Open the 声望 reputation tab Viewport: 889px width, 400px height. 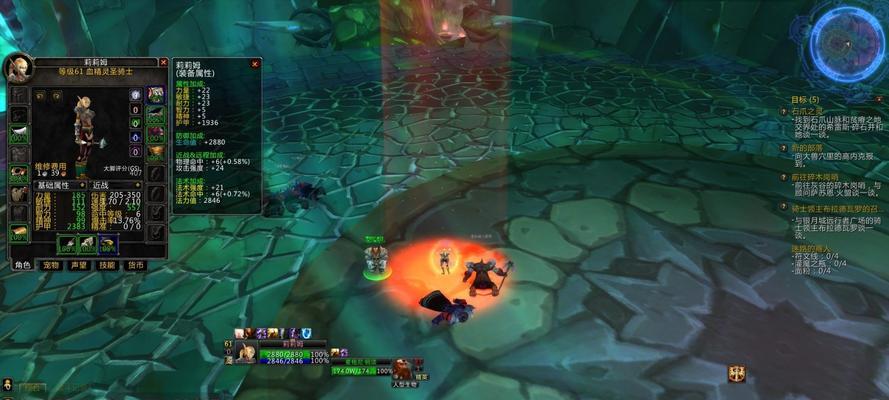(78, 265)
